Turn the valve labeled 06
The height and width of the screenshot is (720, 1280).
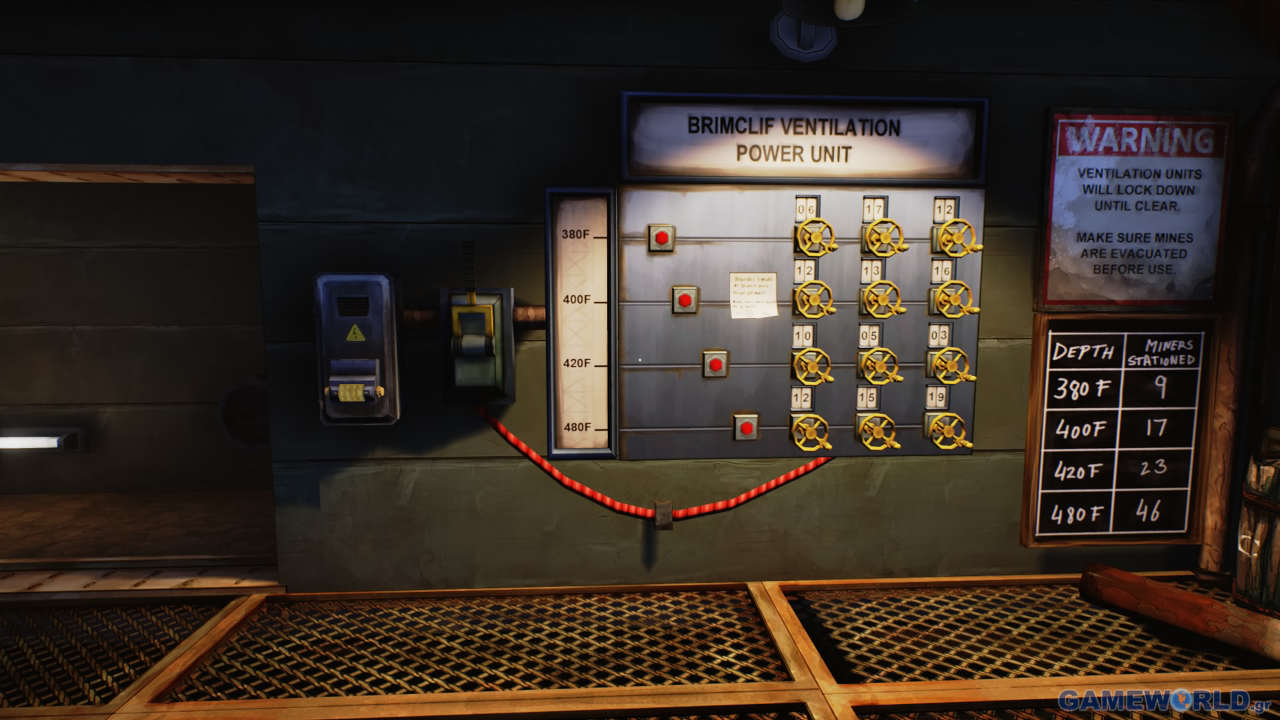pyautogui.click(x=815, y=237)
